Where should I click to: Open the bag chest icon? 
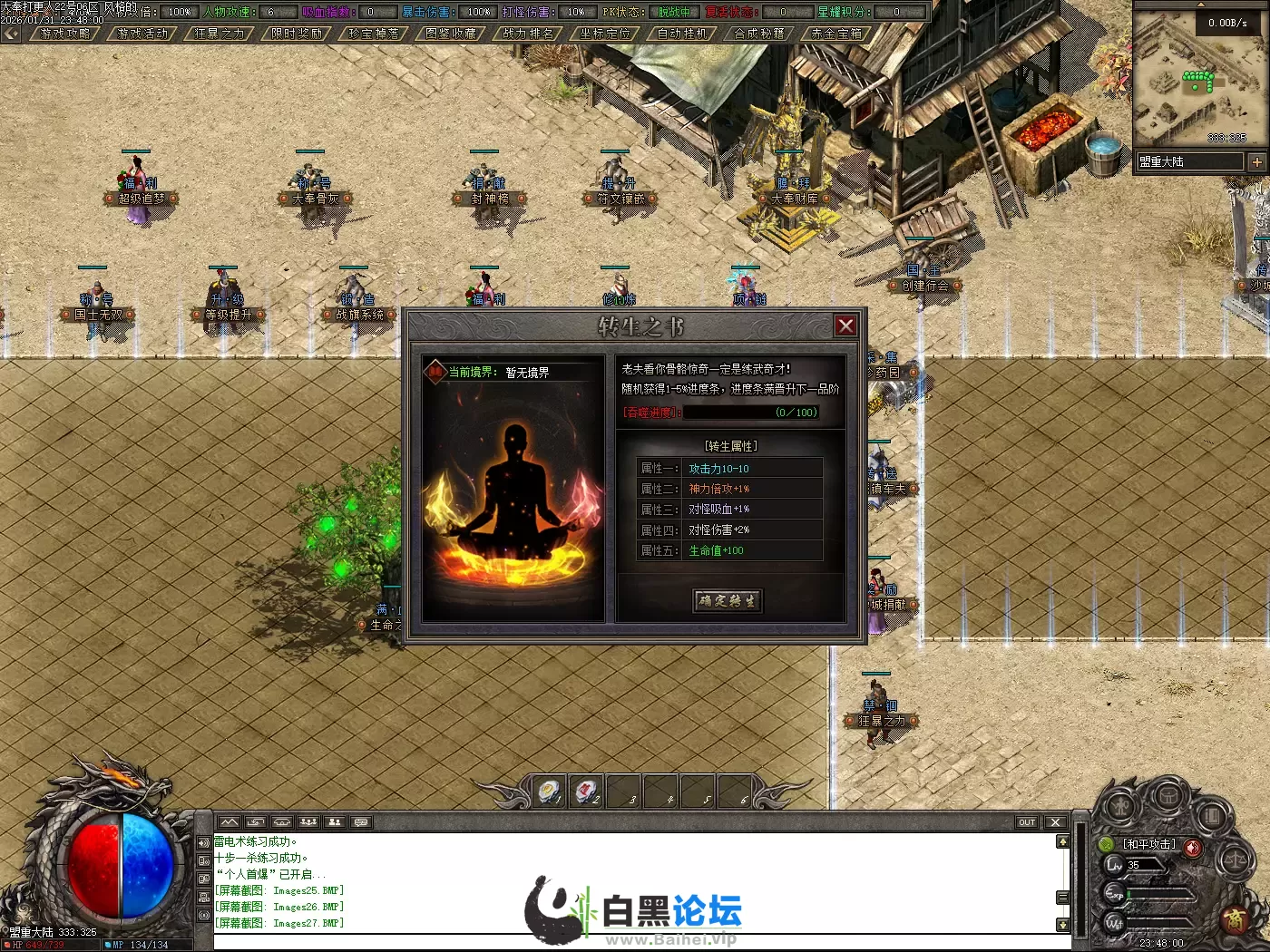[1167, 796]
